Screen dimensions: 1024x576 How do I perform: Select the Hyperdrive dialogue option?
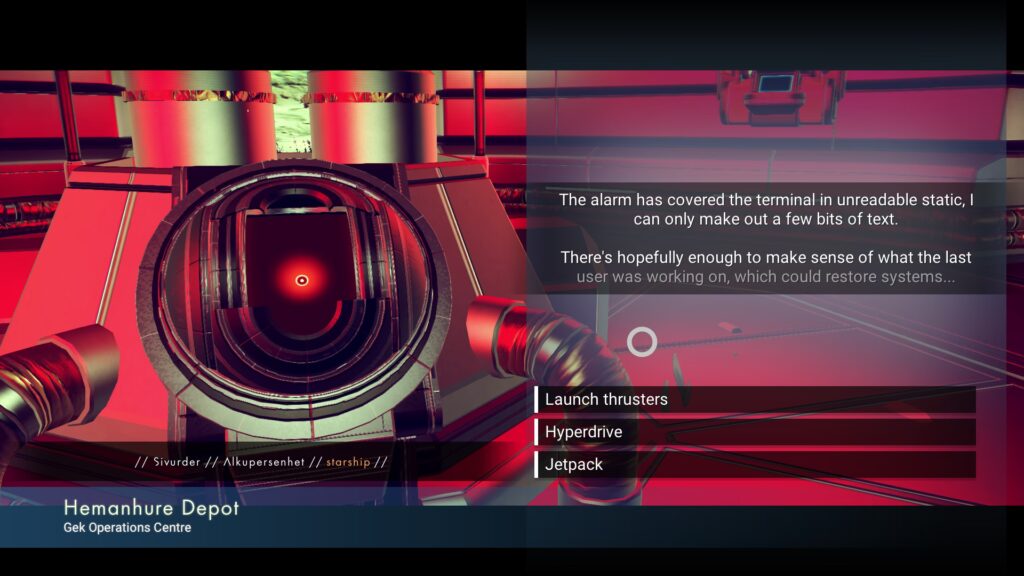[755, 432]
